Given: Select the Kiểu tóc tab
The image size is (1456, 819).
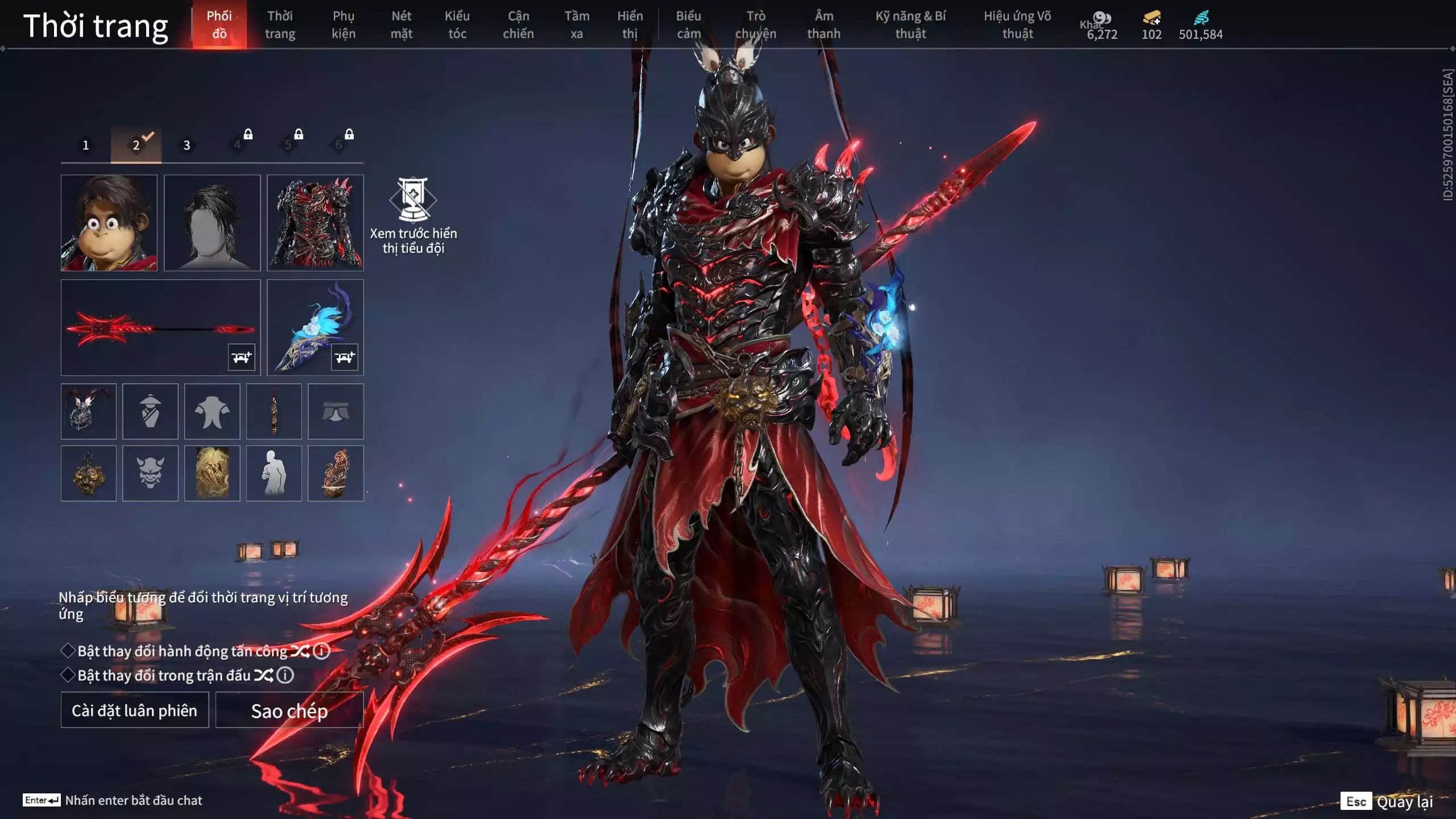Looking at the screenshot, I should [x=457, y=24].
